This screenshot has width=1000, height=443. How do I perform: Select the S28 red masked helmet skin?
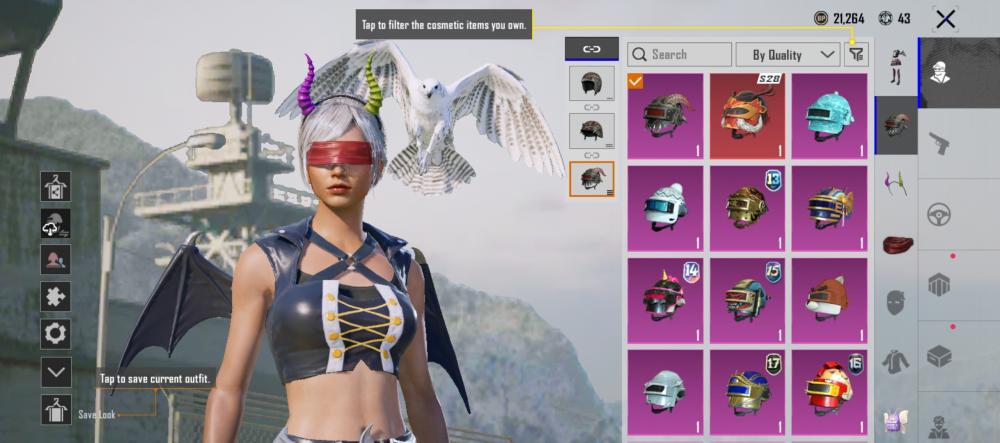[x=750, y=116]
